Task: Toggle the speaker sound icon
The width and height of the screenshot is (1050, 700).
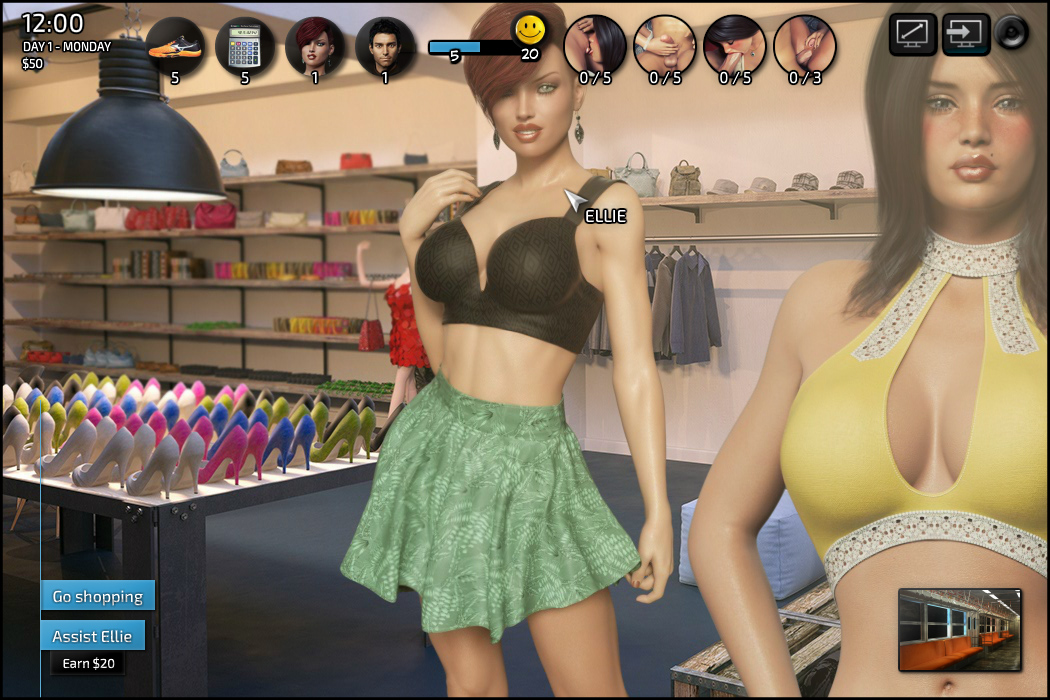Action: click(1012, 34)
